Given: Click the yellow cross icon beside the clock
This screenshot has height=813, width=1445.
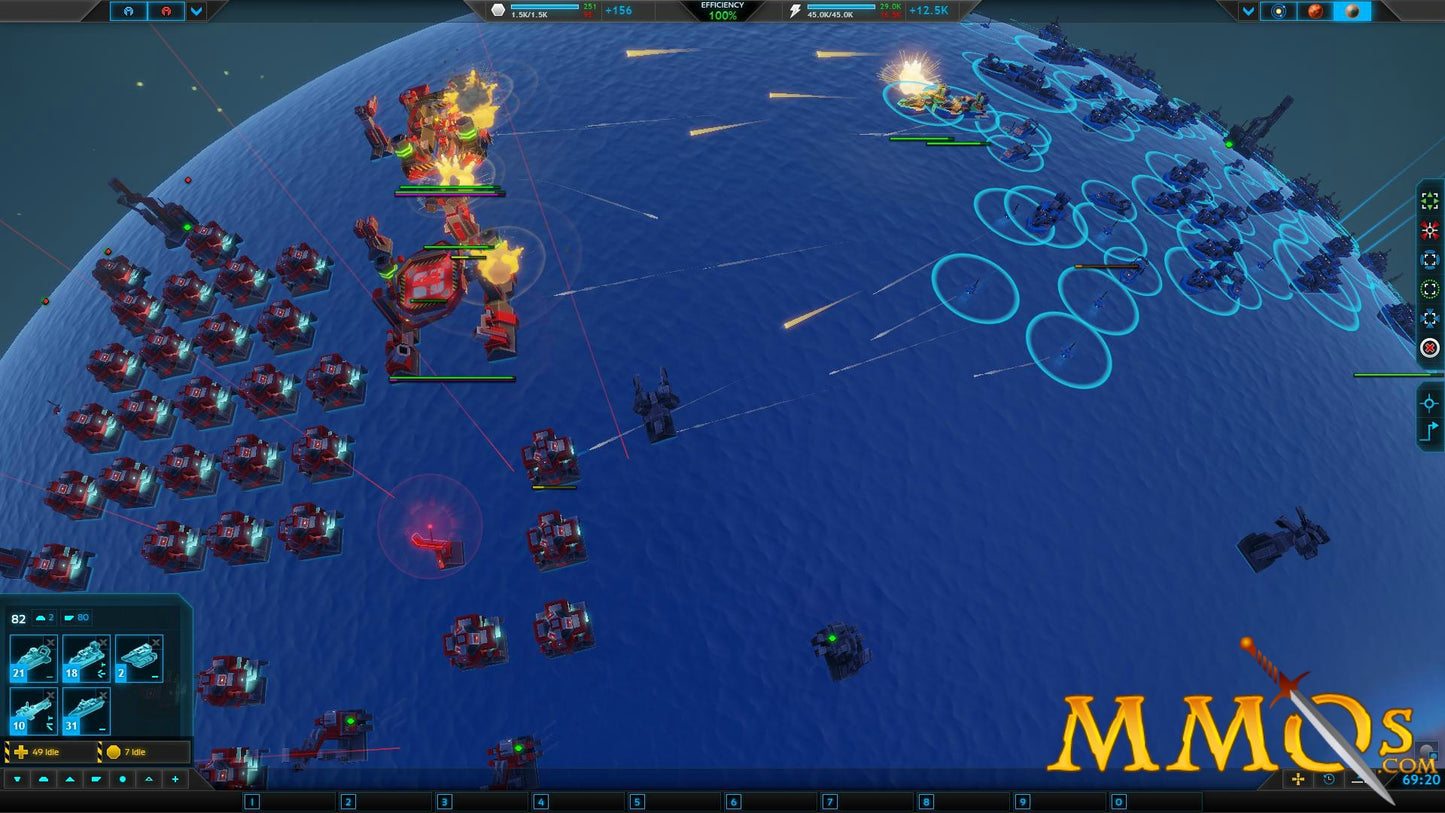Looking at the screenshot, I should pyautogui.click(x=1298, y=779).
